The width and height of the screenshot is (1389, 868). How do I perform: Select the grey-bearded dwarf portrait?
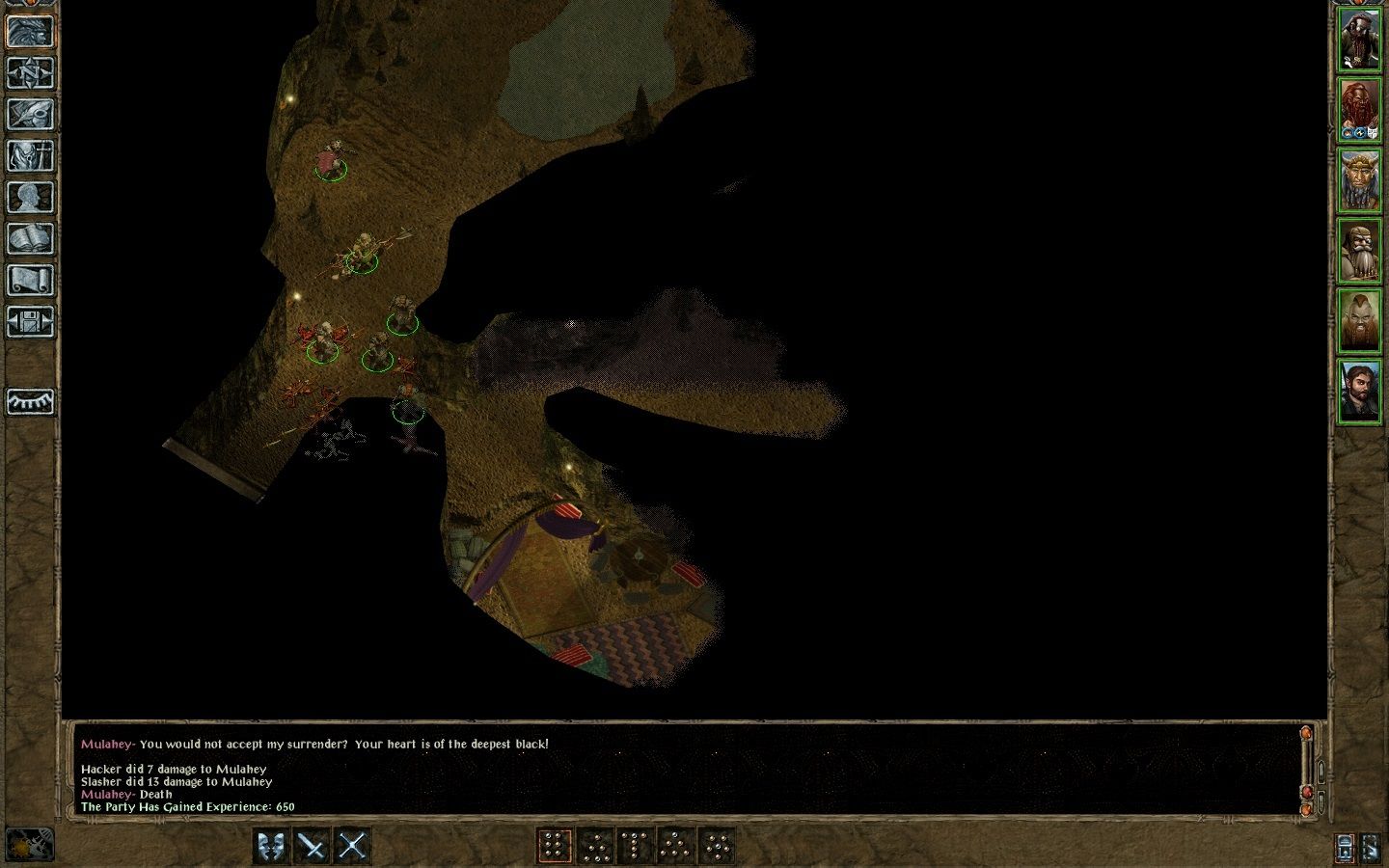(x=1359, y=250)
